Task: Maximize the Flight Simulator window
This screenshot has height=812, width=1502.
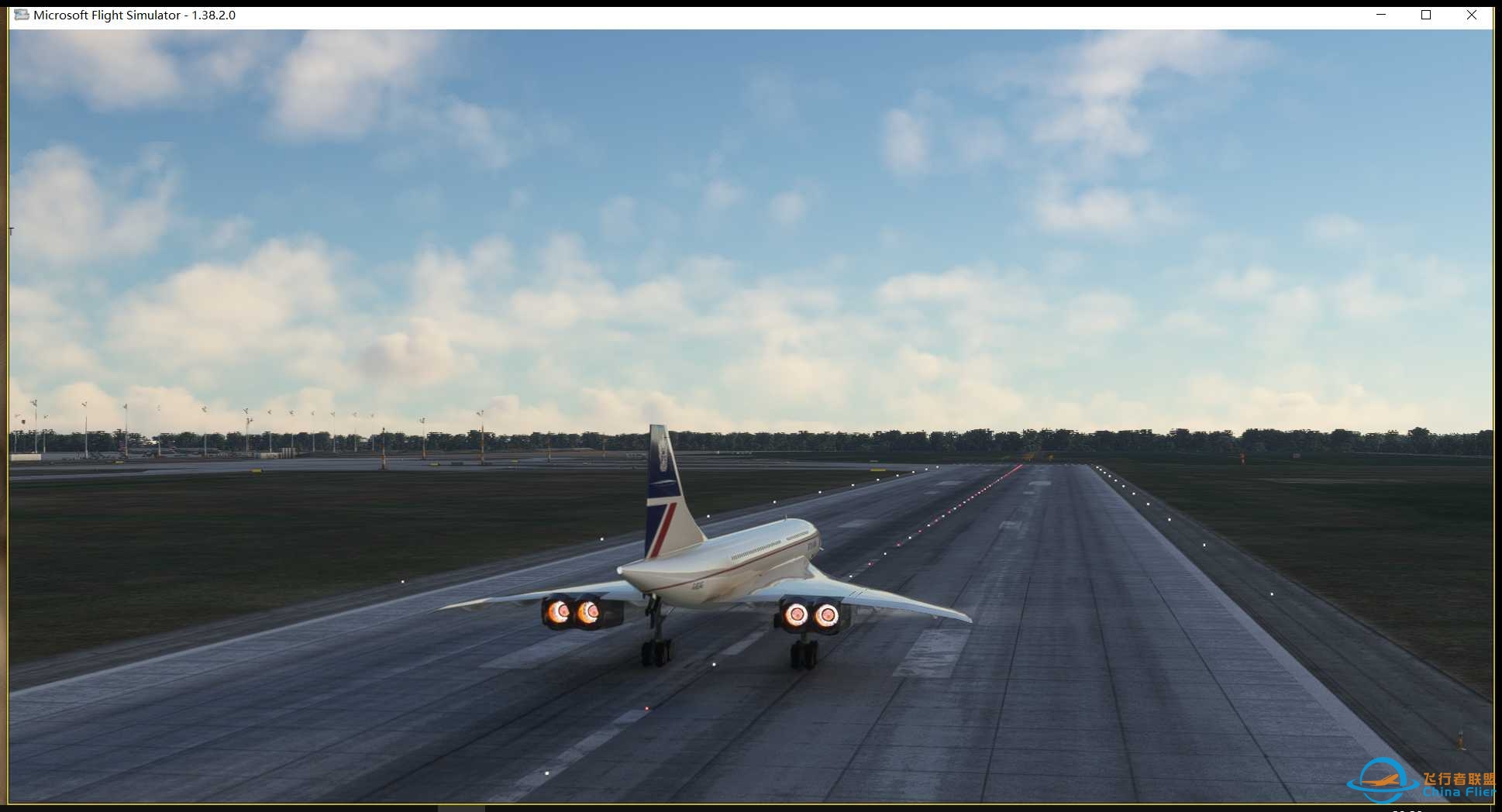Action: tap(1426, 15)
